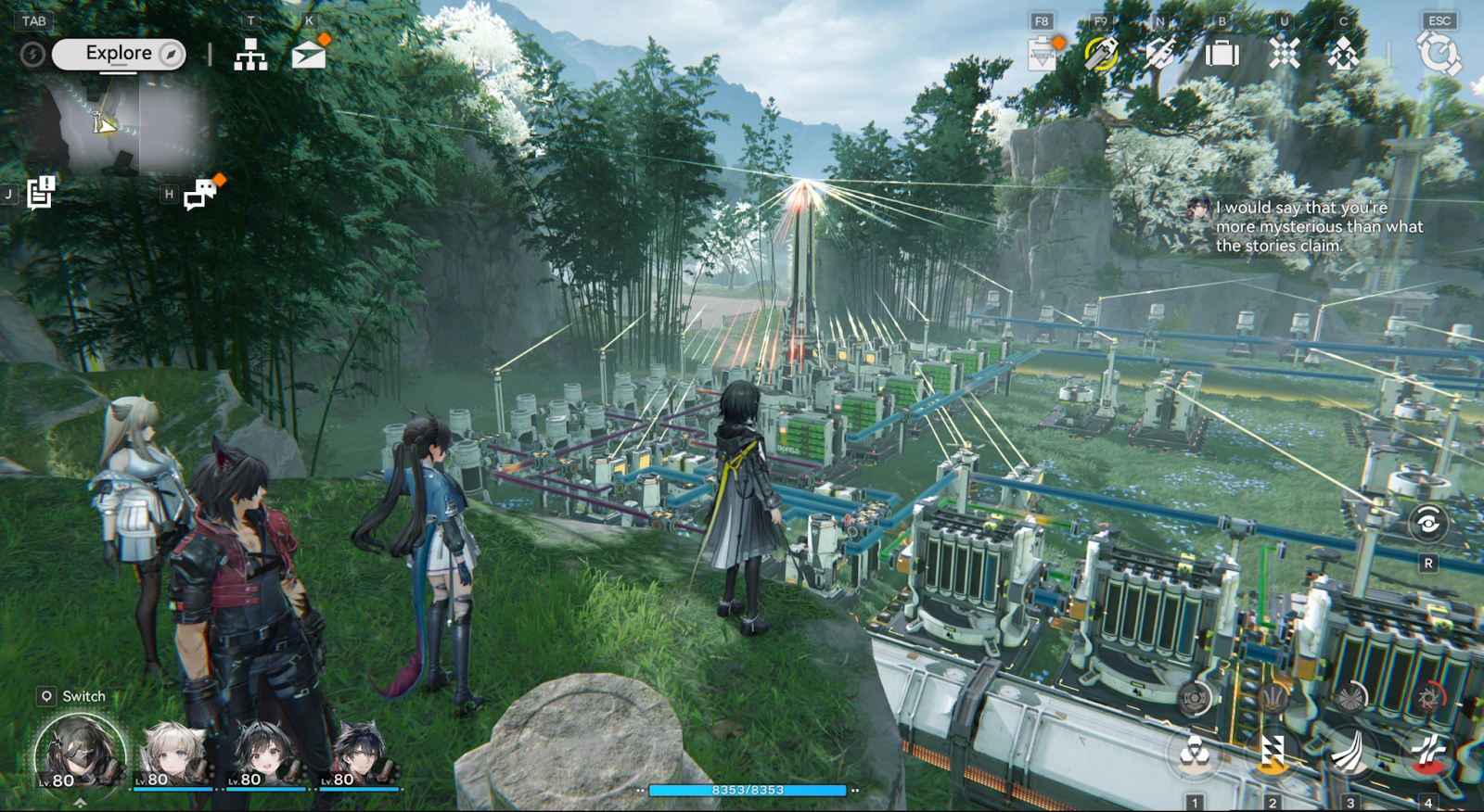The width and height of the screenshot is (1484, 812).
Task: Open the main menu ring icon
Action: pyautogui.click(x=1438, y=53)
